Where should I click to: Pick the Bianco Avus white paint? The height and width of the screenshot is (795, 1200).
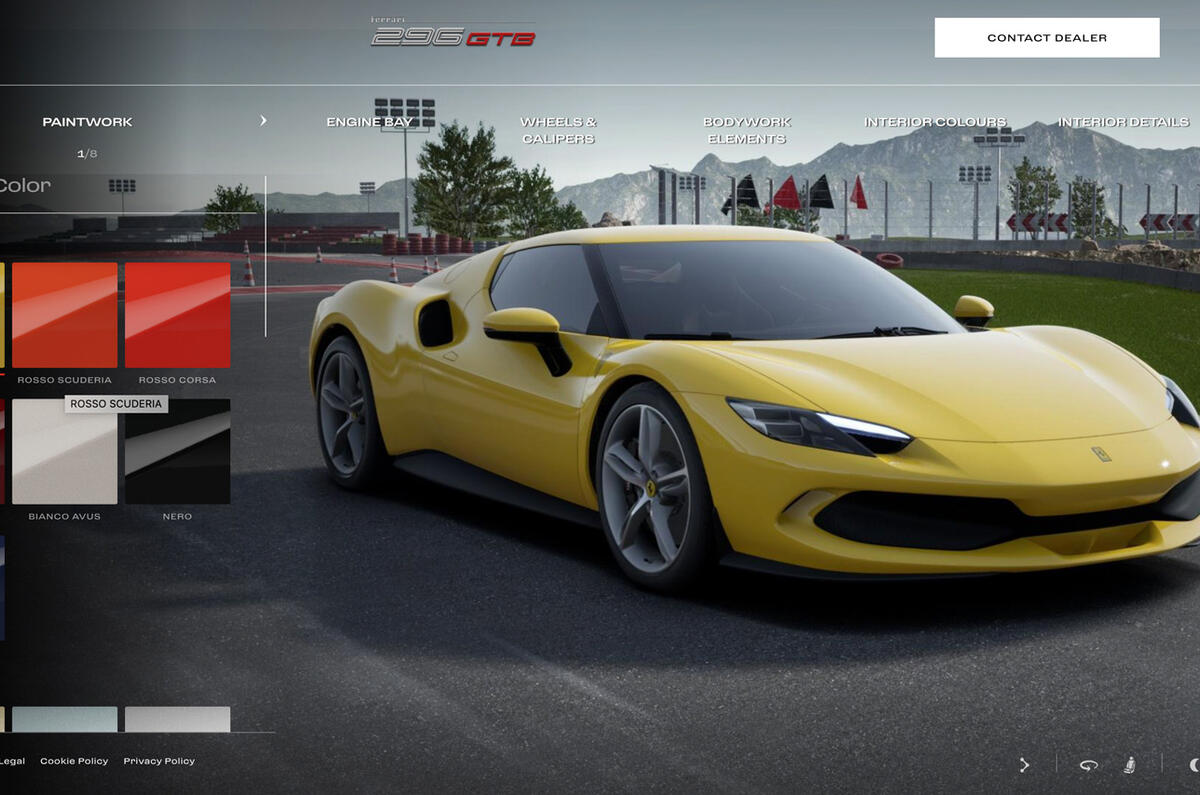click(65, 451)
